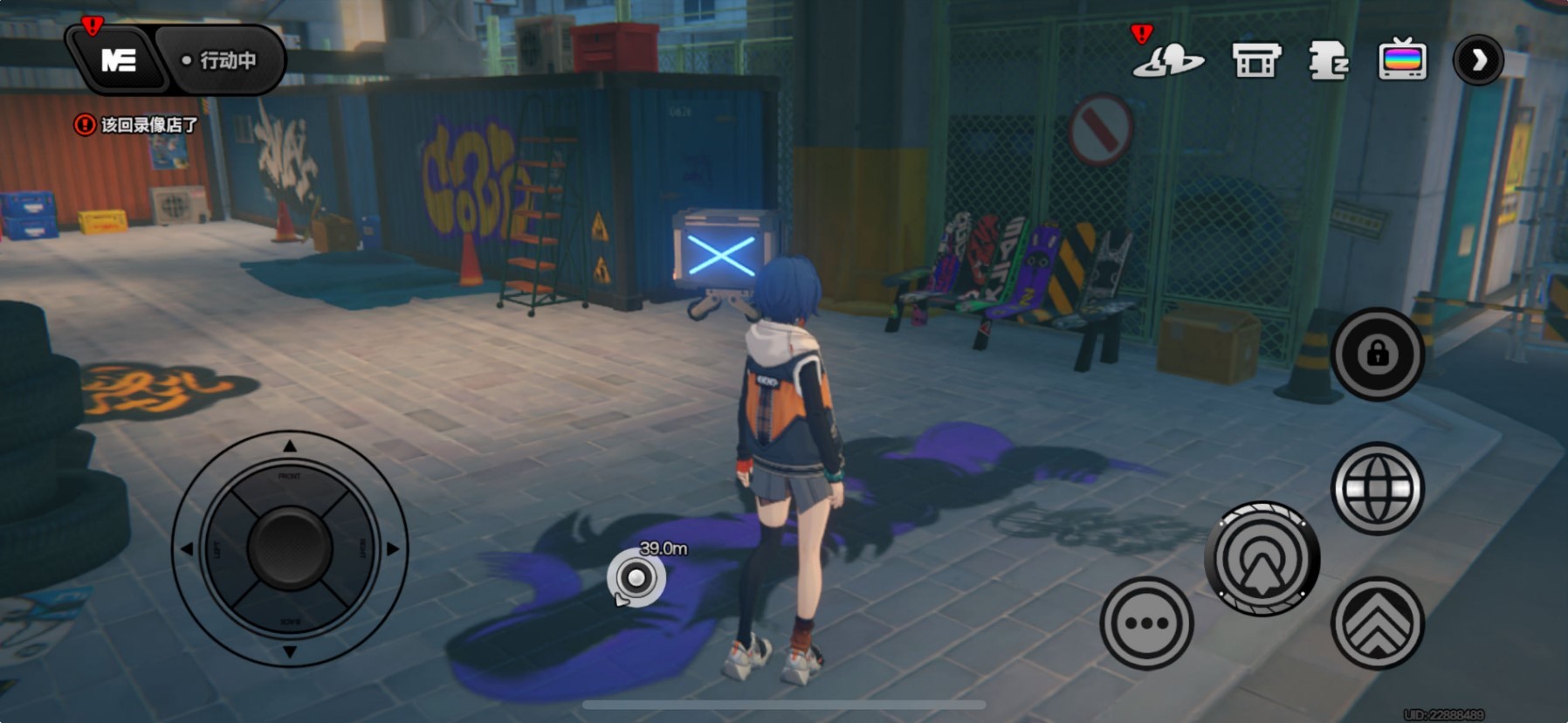Open the shop stall icon
Viewport: 1568px width, 723px height.
pyautogui.click(x=1256, y=60)
